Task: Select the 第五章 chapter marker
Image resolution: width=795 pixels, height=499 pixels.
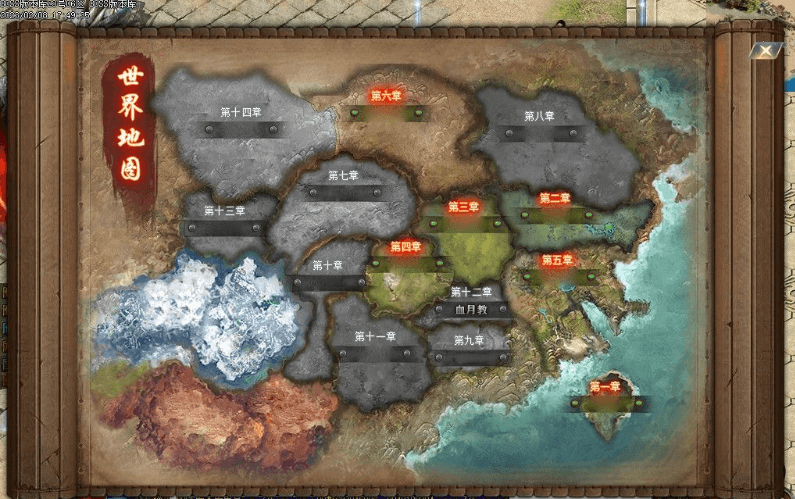Action: point(557,260)
